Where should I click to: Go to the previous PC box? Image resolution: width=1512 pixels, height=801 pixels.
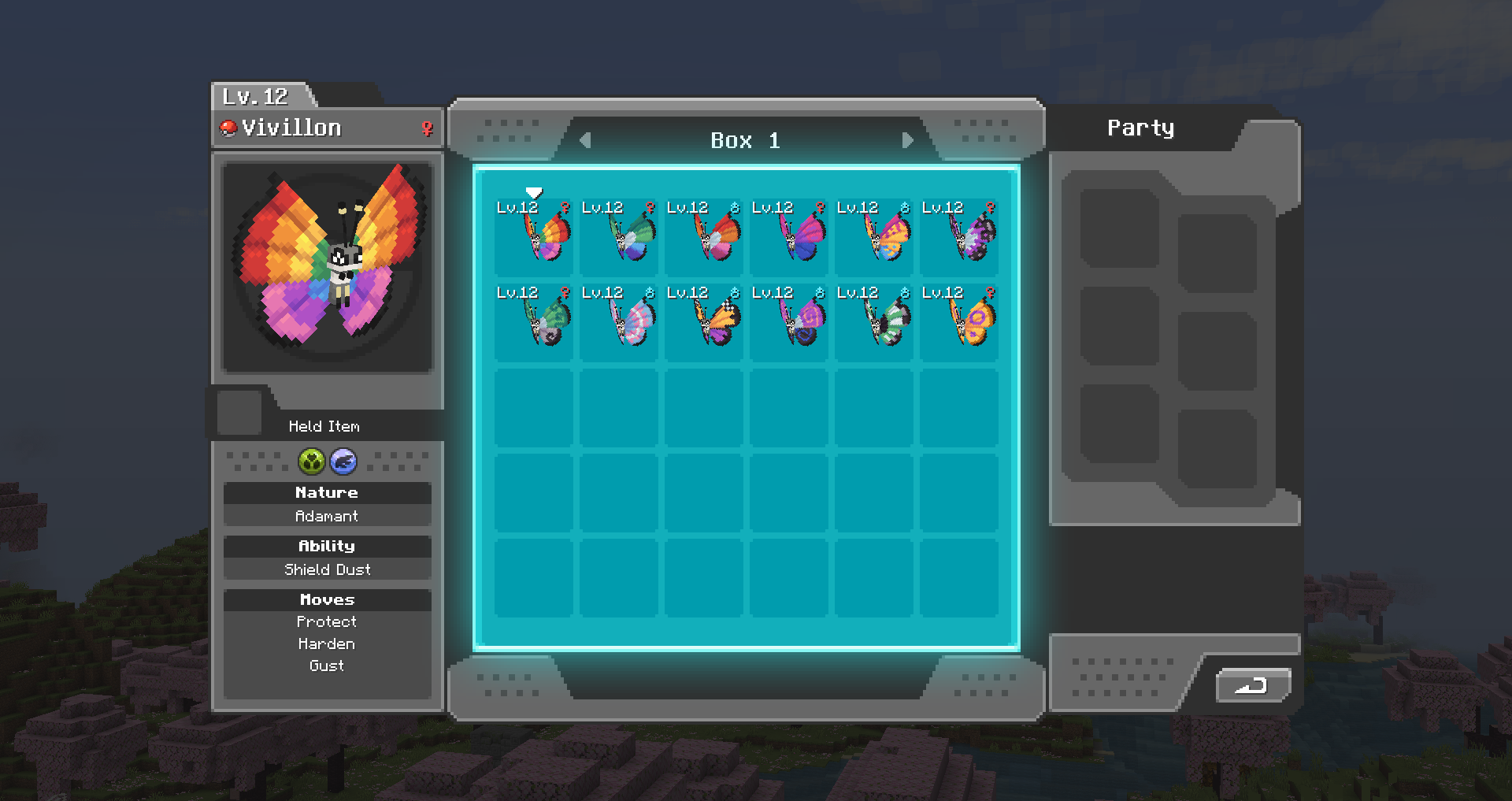(585, 140)
